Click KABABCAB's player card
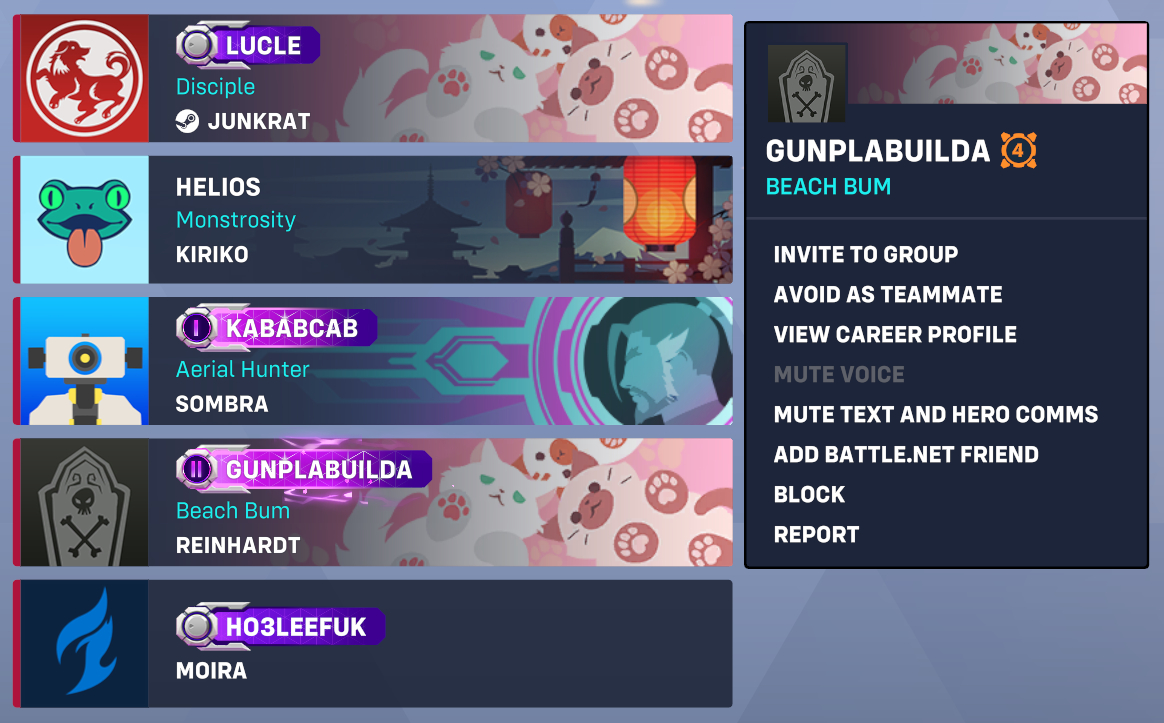Viewport: 1164px width, 723px height. pyautogui.click(x=440, y=361)
